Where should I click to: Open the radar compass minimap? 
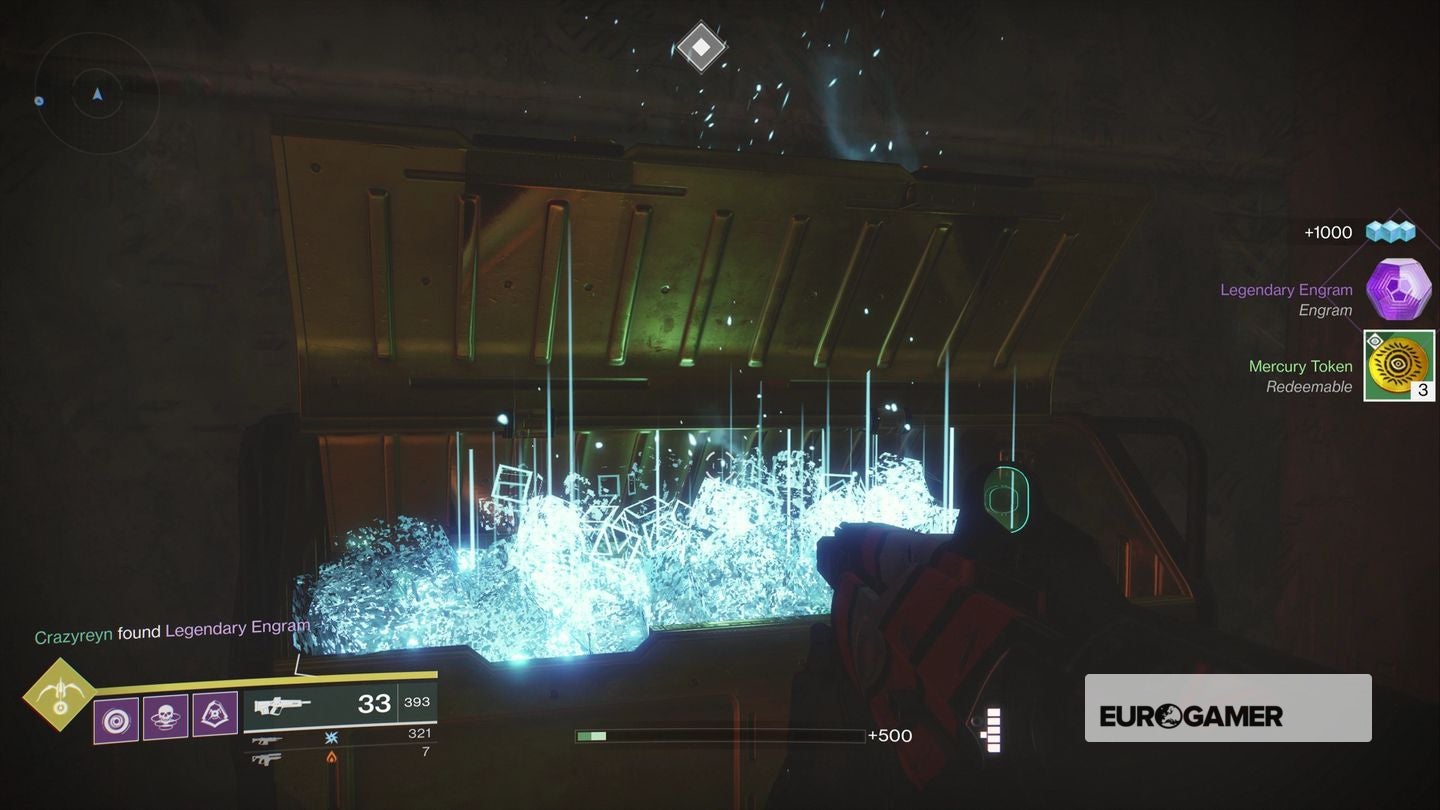(97, 95)
